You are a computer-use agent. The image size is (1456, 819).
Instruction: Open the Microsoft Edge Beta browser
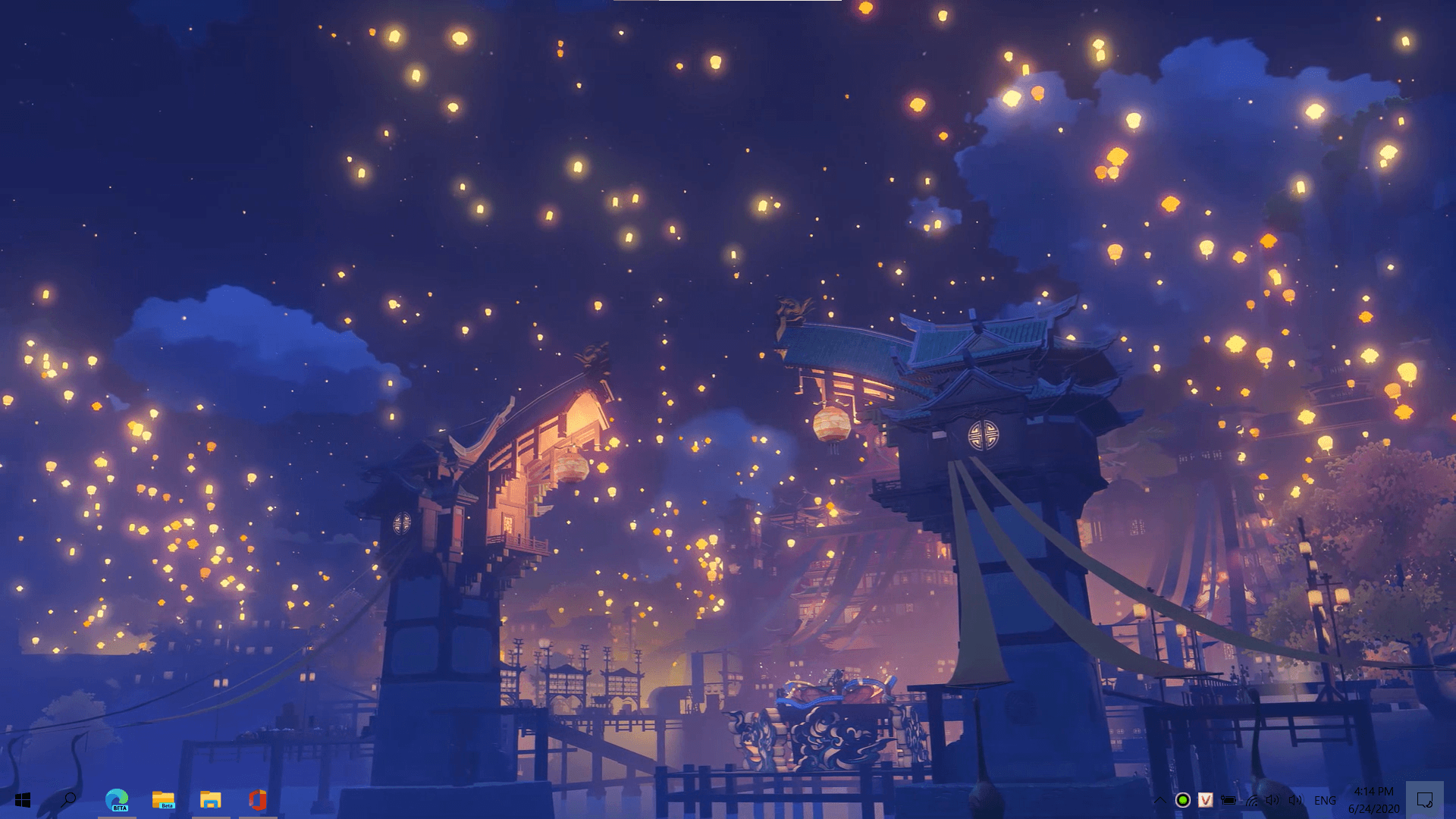[117, 800]
